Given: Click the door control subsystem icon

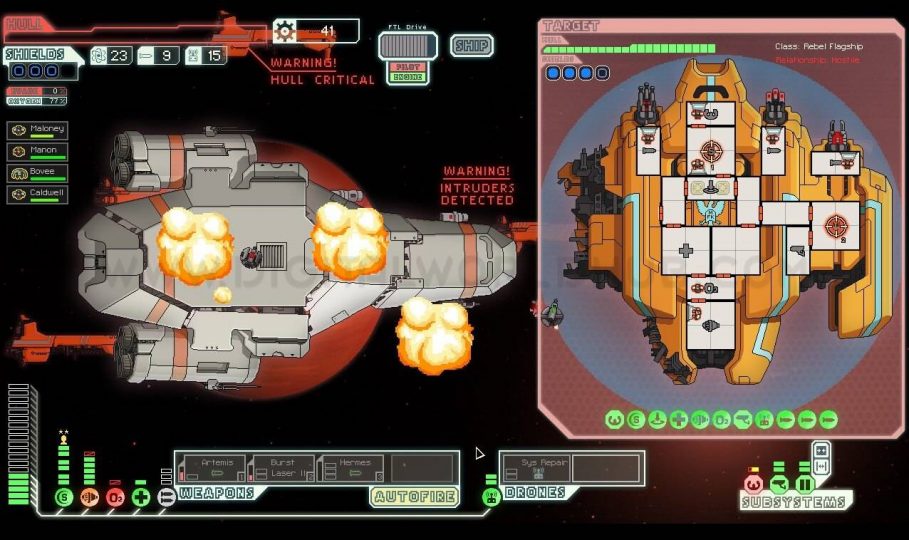Looking at the screenshot, I should (x=804, y=484).
